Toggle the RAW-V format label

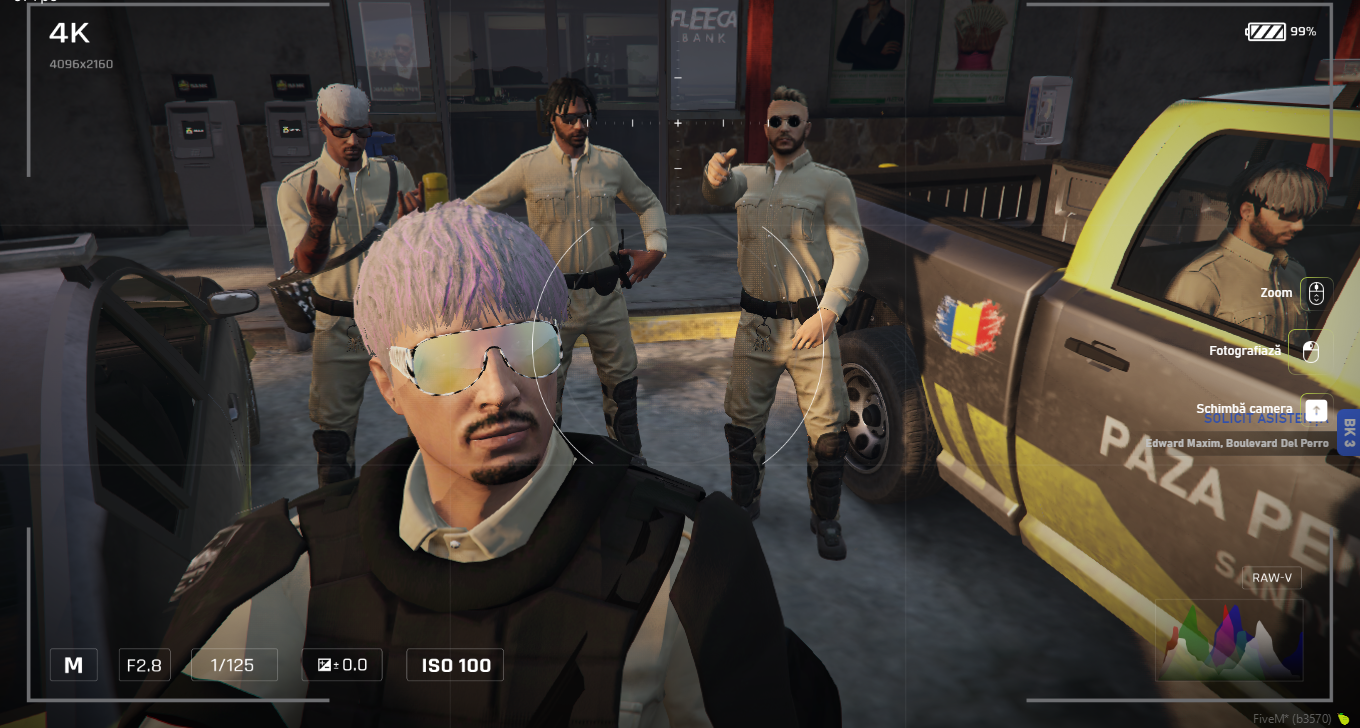coord(1272,578)
